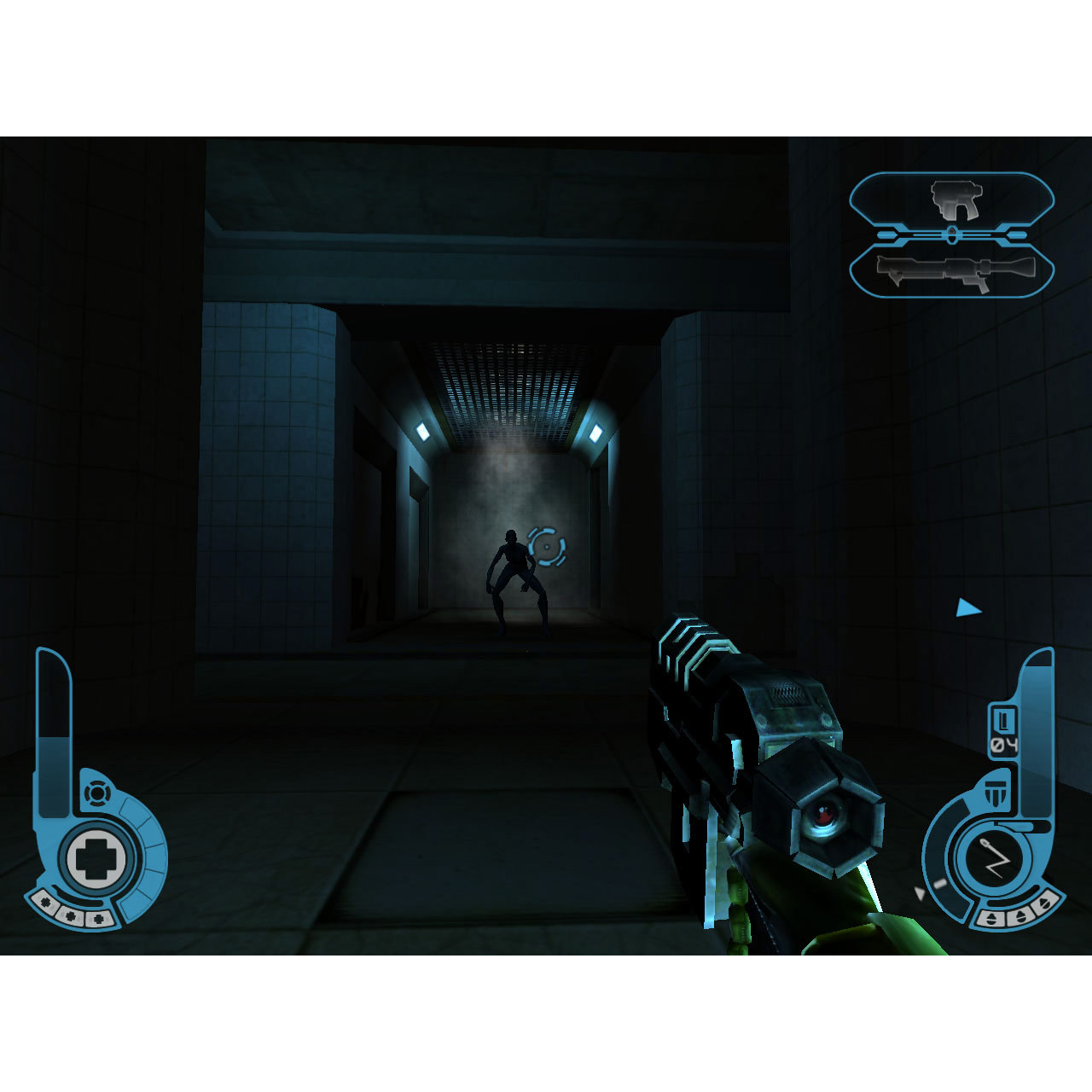Expand the blue arrow indicator on the right wall
1092x1092 pixels.
click(967, 608)
